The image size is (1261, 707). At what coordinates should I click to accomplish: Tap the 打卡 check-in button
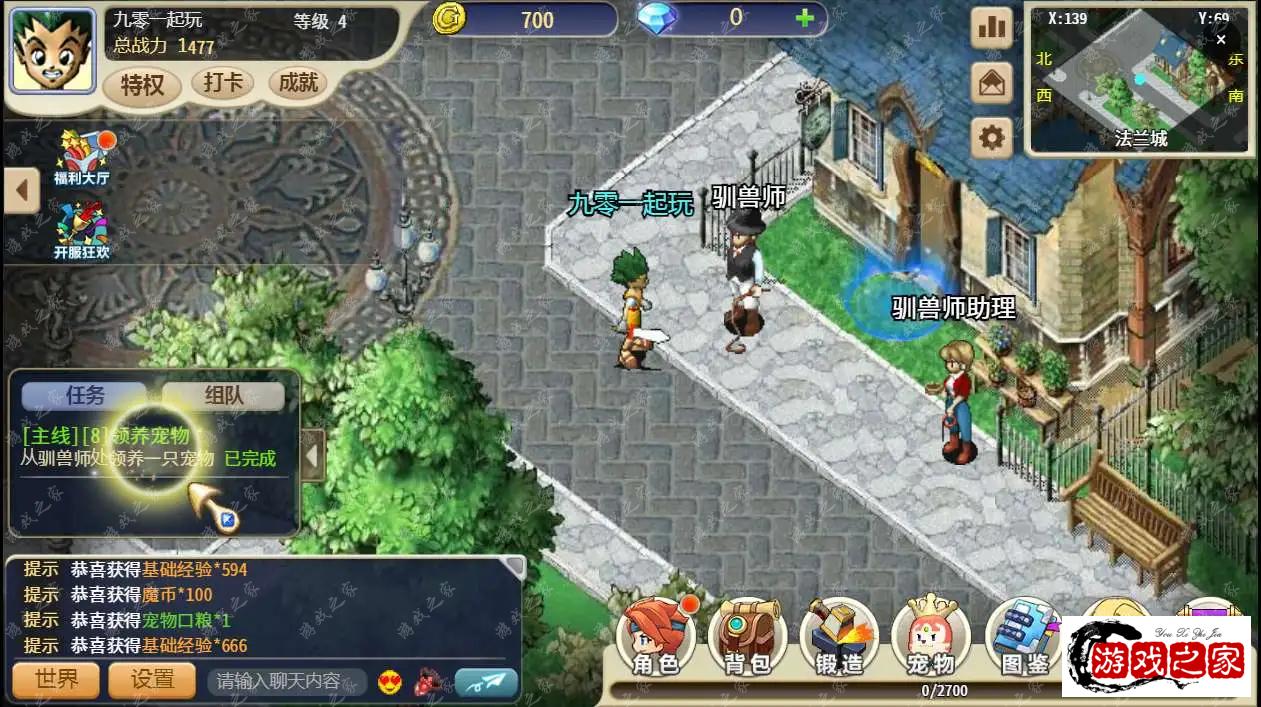click(222, 83)
